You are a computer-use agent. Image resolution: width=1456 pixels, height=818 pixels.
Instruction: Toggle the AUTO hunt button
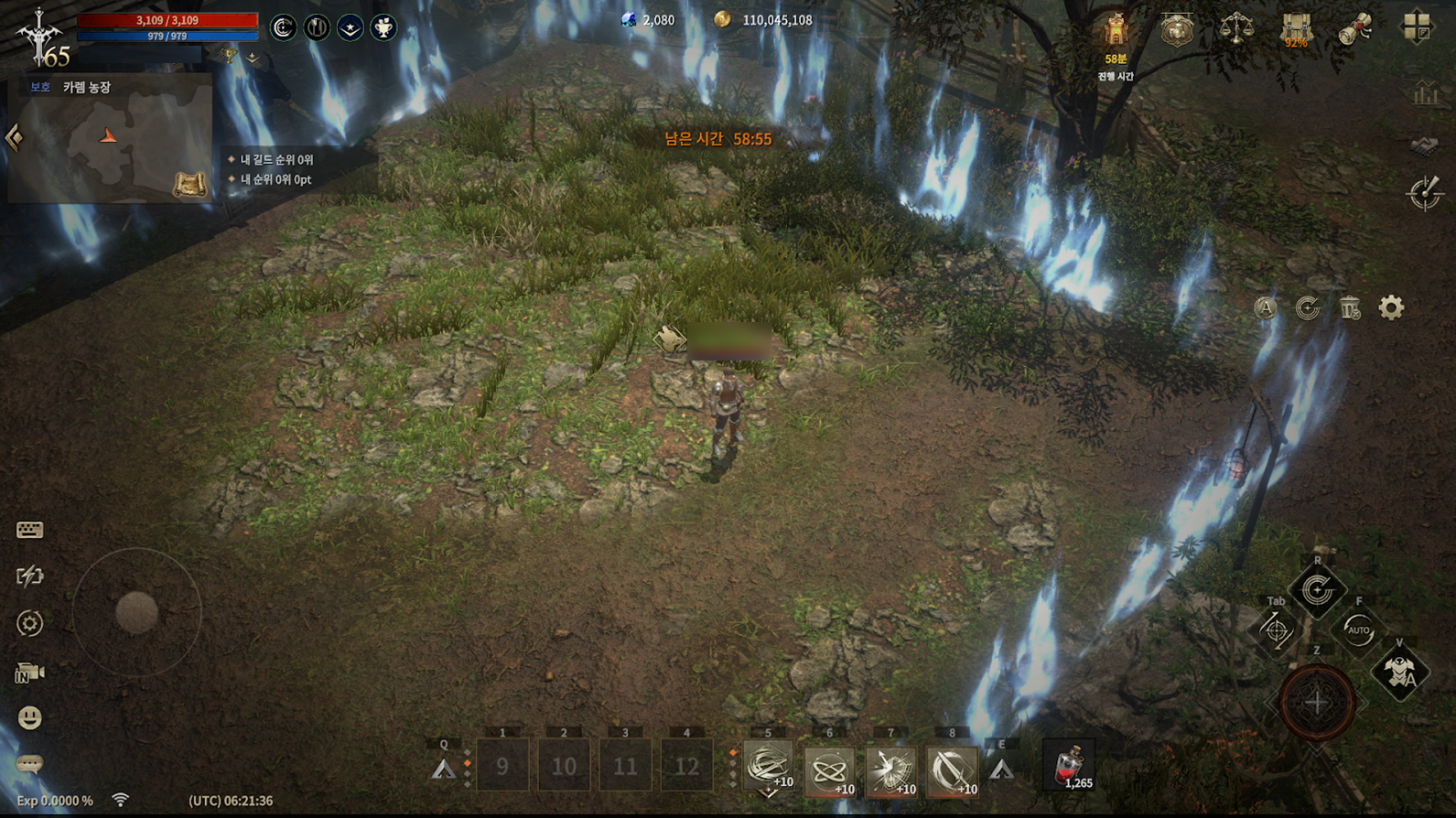1358,630
